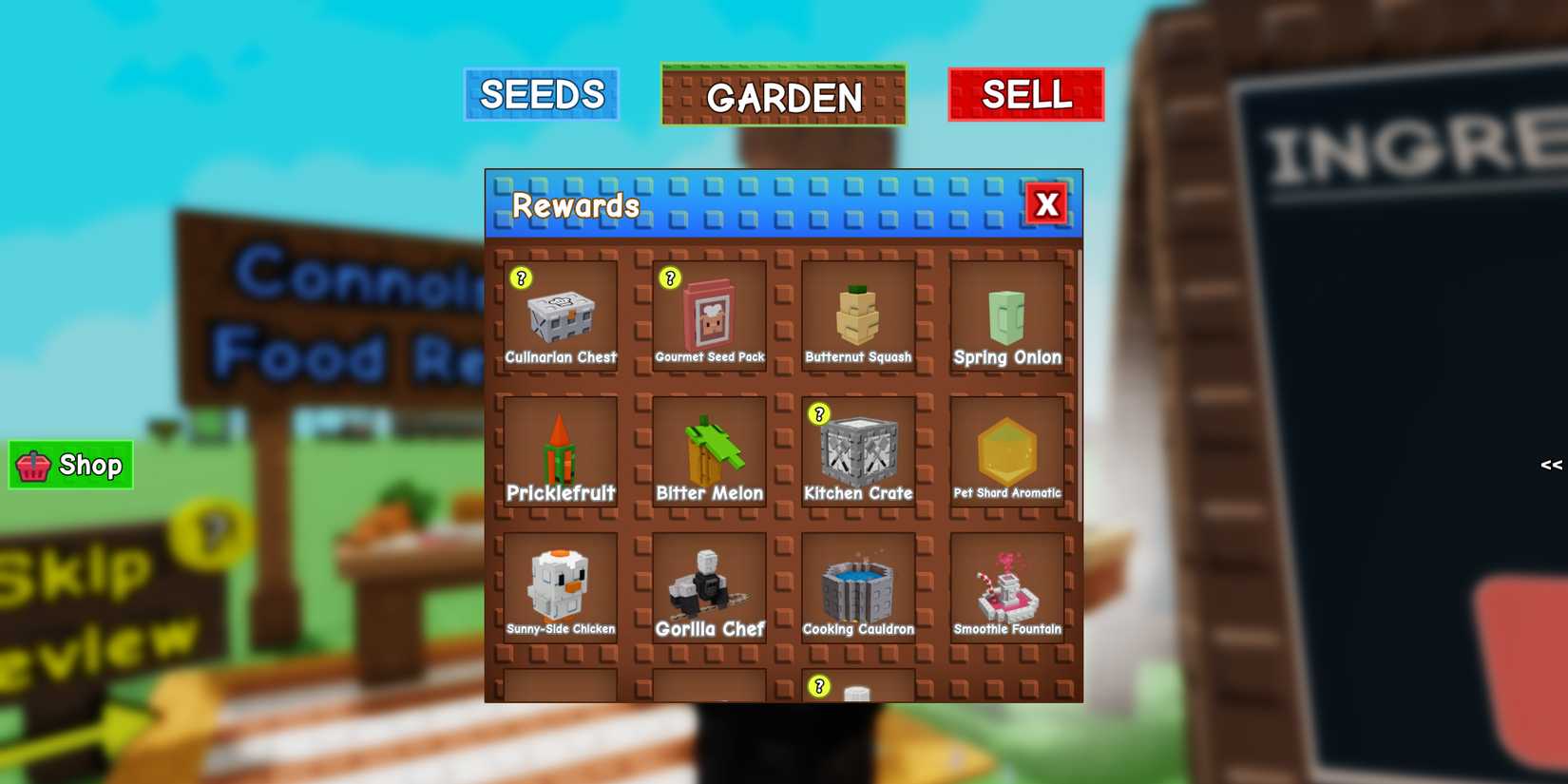Click the question mark on Culinarian Chest

[x=520, y=278]
